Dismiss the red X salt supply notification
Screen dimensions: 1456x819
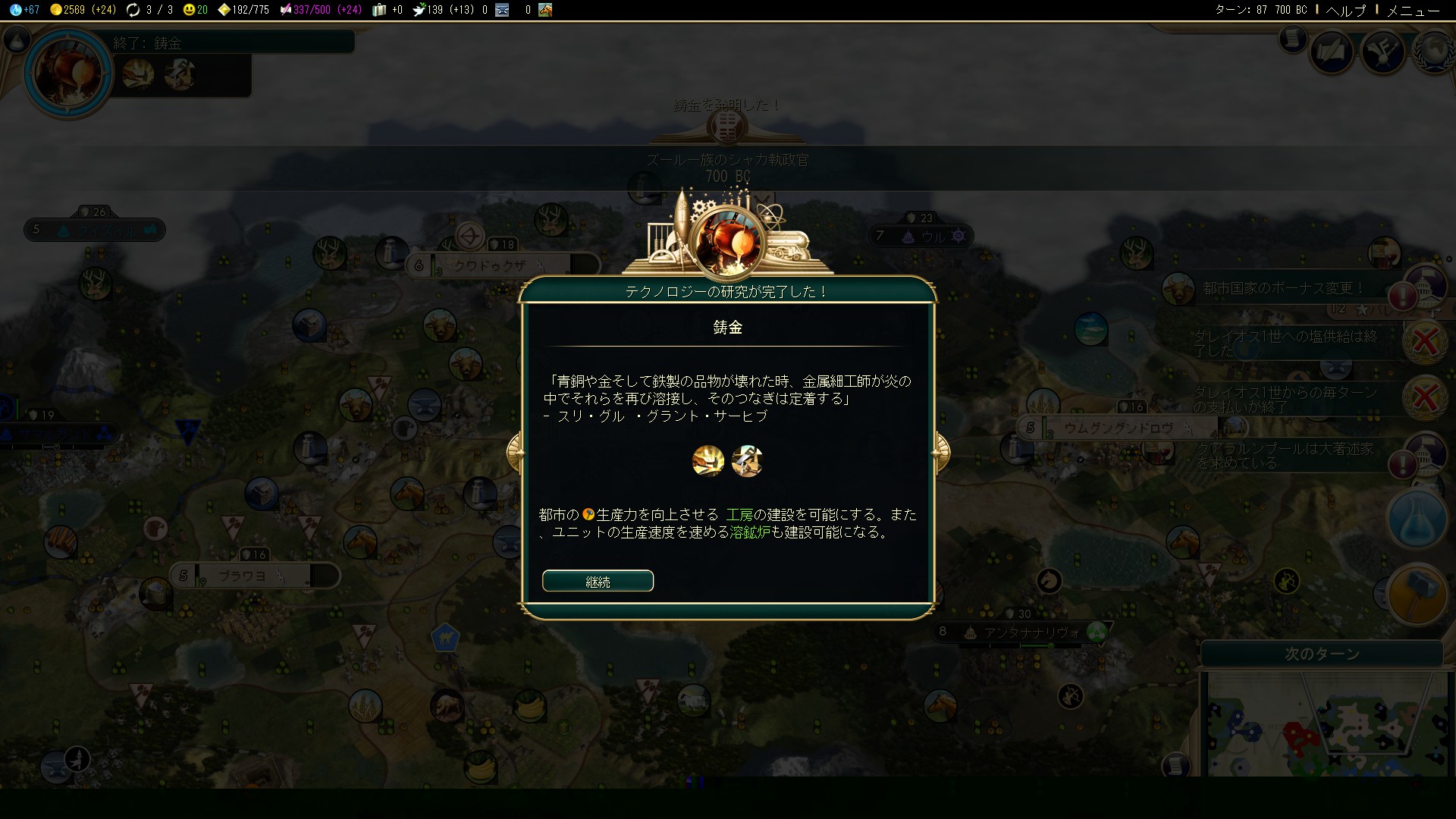(1424, 342)
